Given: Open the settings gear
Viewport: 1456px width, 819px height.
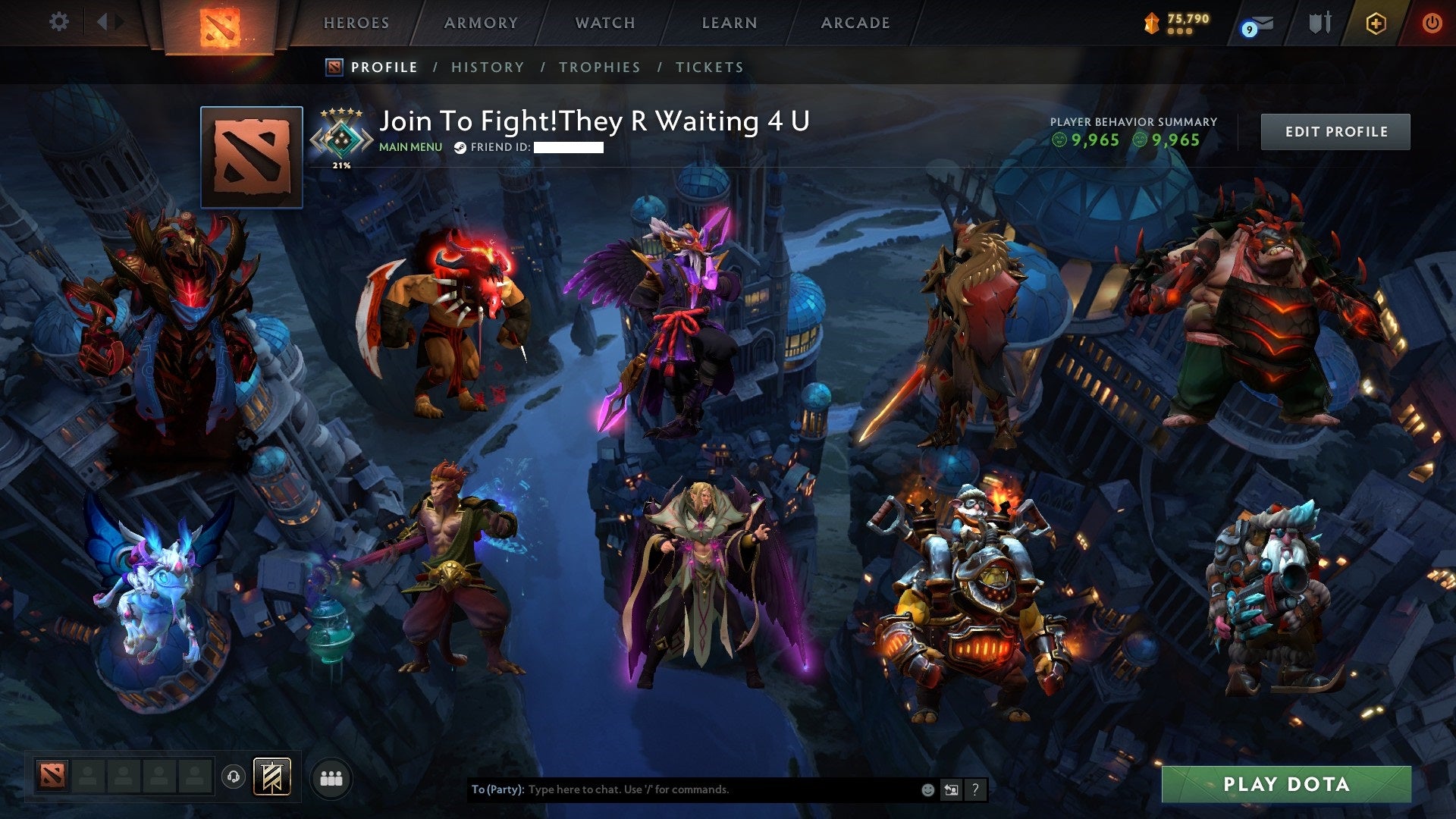Looking at the screenshot, I should point(58,22).
